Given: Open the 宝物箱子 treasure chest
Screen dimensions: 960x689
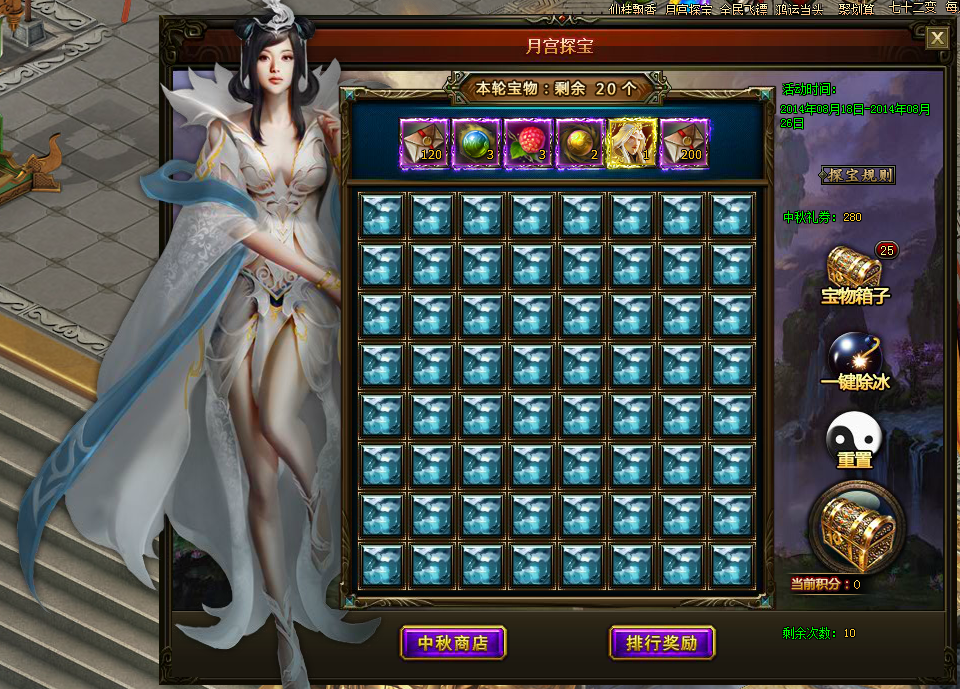Looking at the screenshot, I should (x=855, y=272).
